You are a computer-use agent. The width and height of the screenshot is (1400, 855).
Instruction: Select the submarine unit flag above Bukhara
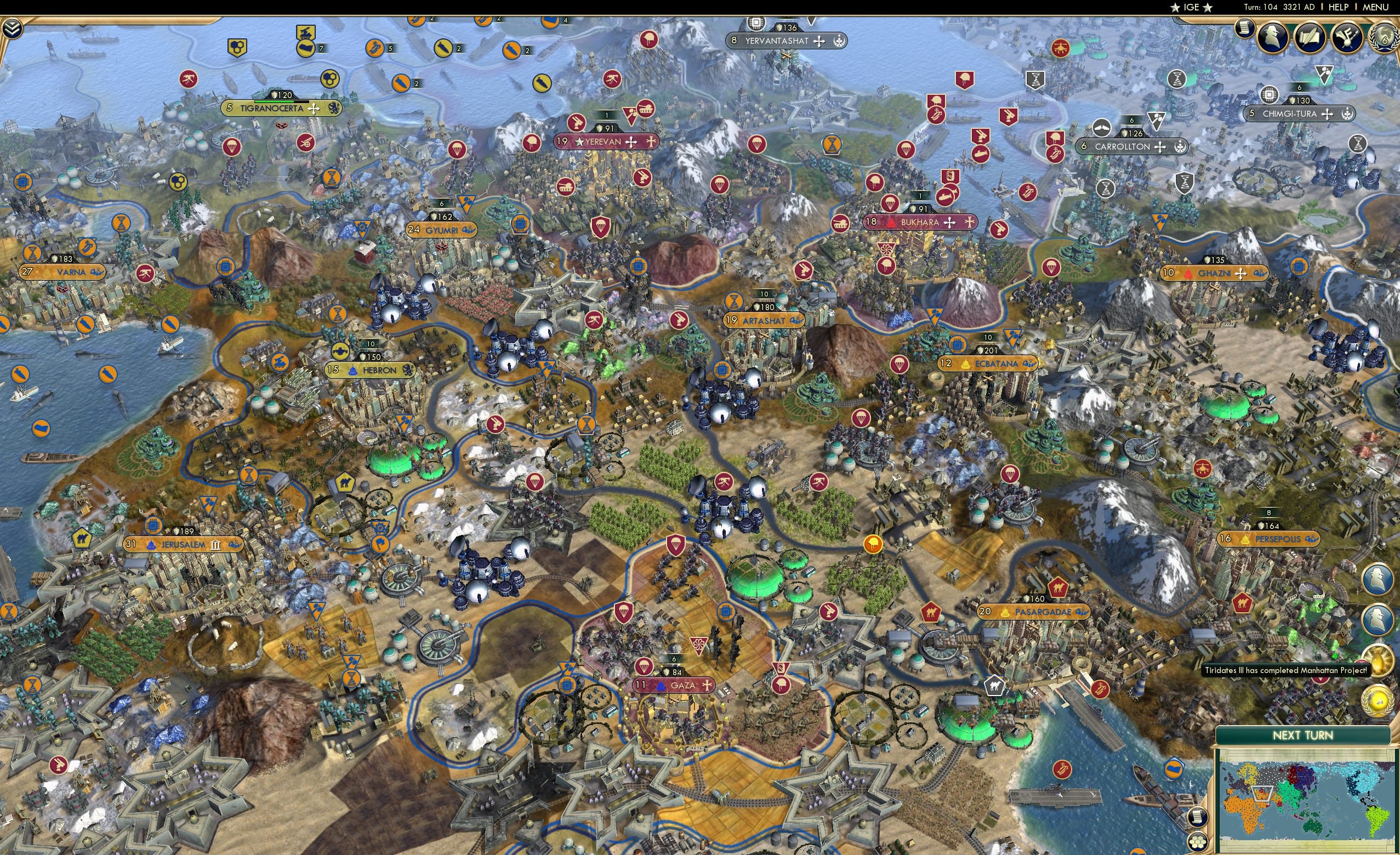[x=947, y=198]
